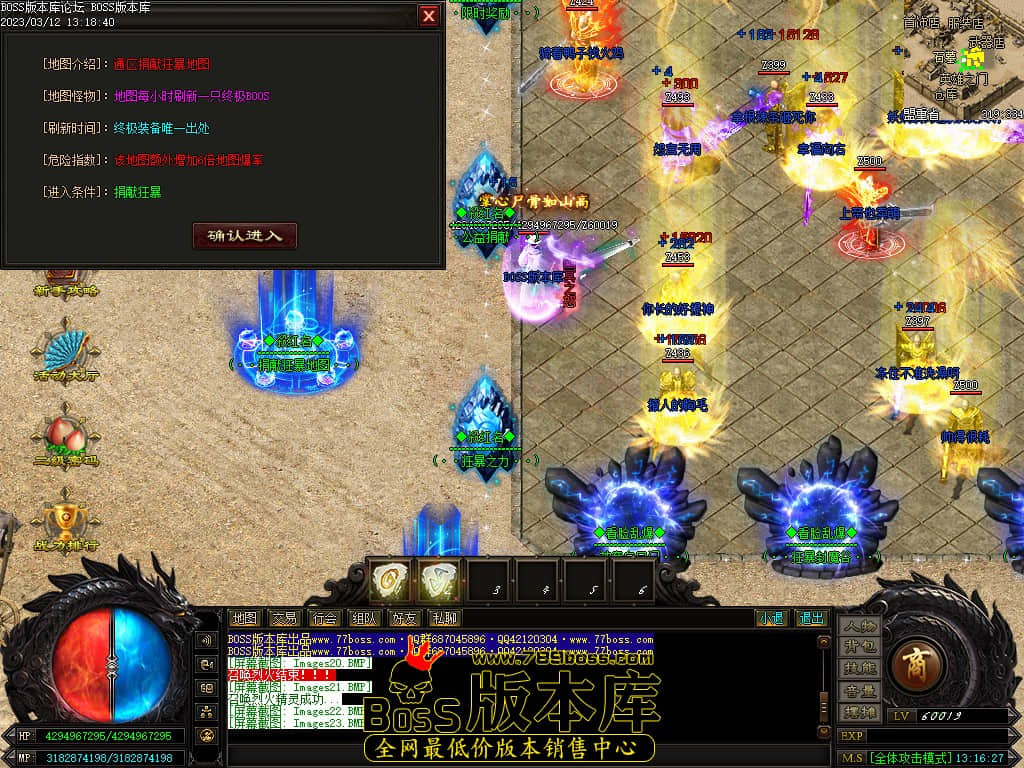
Task: Use the first hotbar scroll item
Action: coord(389,580)
